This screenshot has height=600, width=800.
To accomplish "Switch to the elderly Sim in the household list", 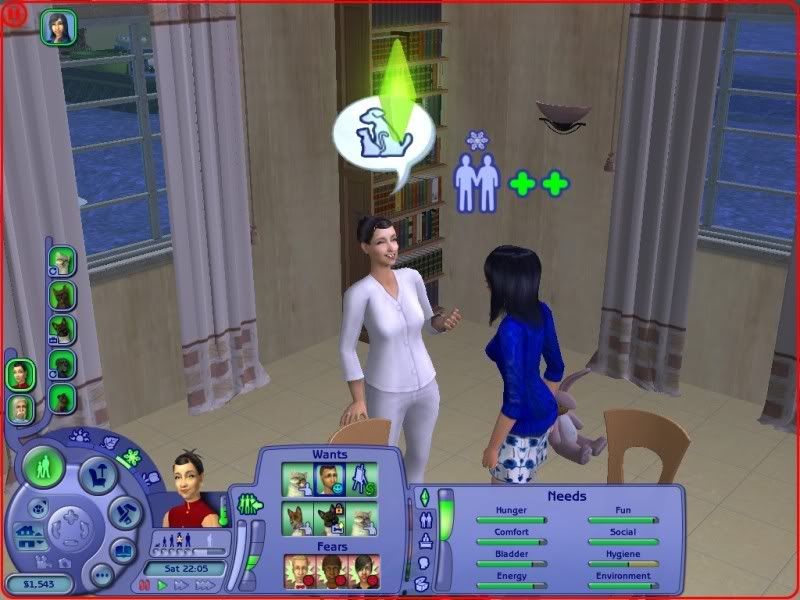I will click(x=20, y=407).
